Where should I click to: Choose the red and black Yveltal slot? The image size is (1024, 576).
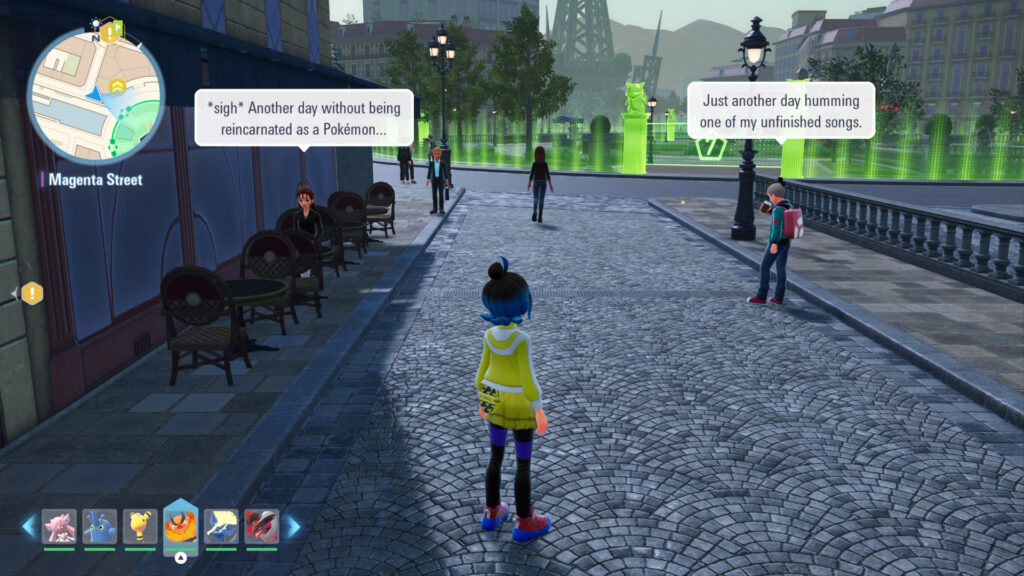(262, 526)
